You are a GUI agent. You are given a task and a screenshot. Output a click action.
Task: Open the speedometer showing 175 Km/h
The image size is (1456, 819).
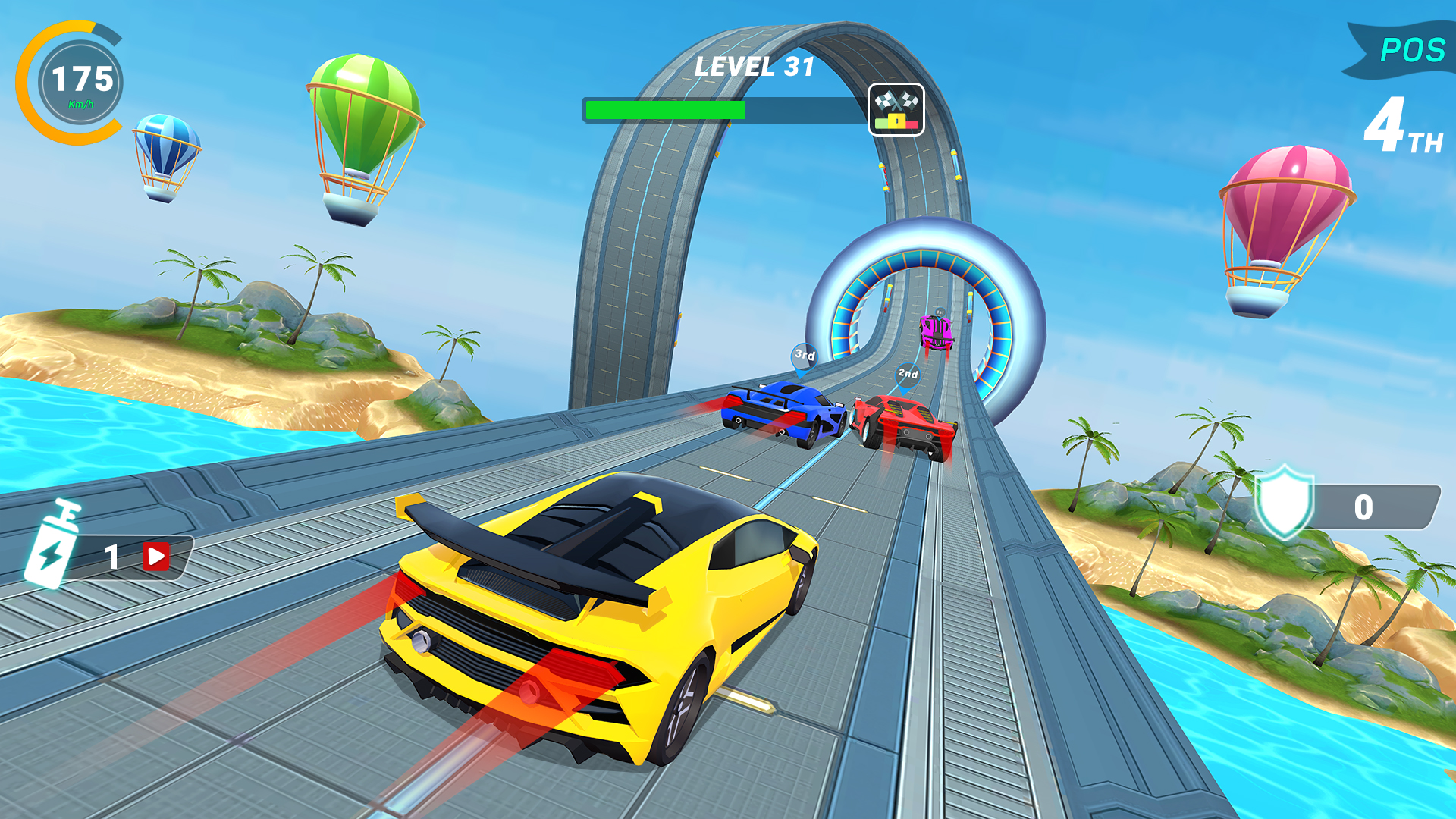tap(81, 82)
